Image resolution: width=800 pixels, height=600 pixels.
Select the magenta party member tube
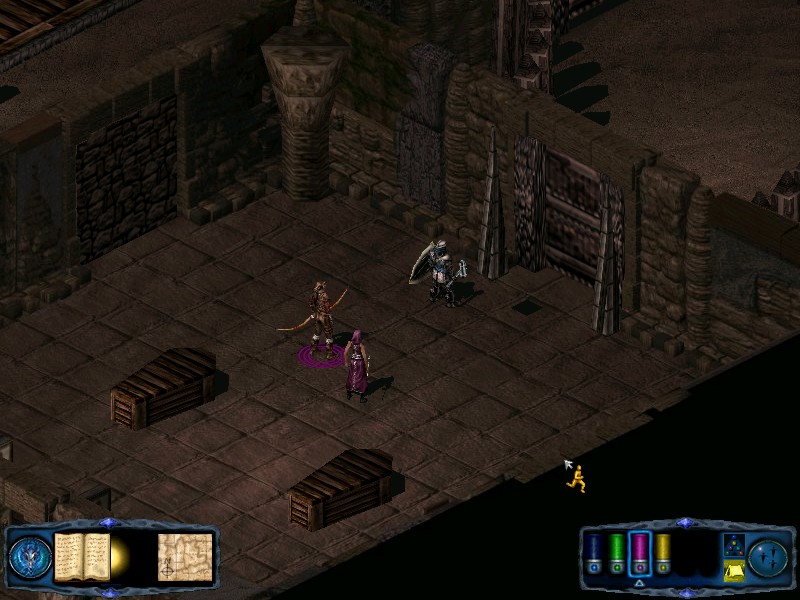click(640, 555)
